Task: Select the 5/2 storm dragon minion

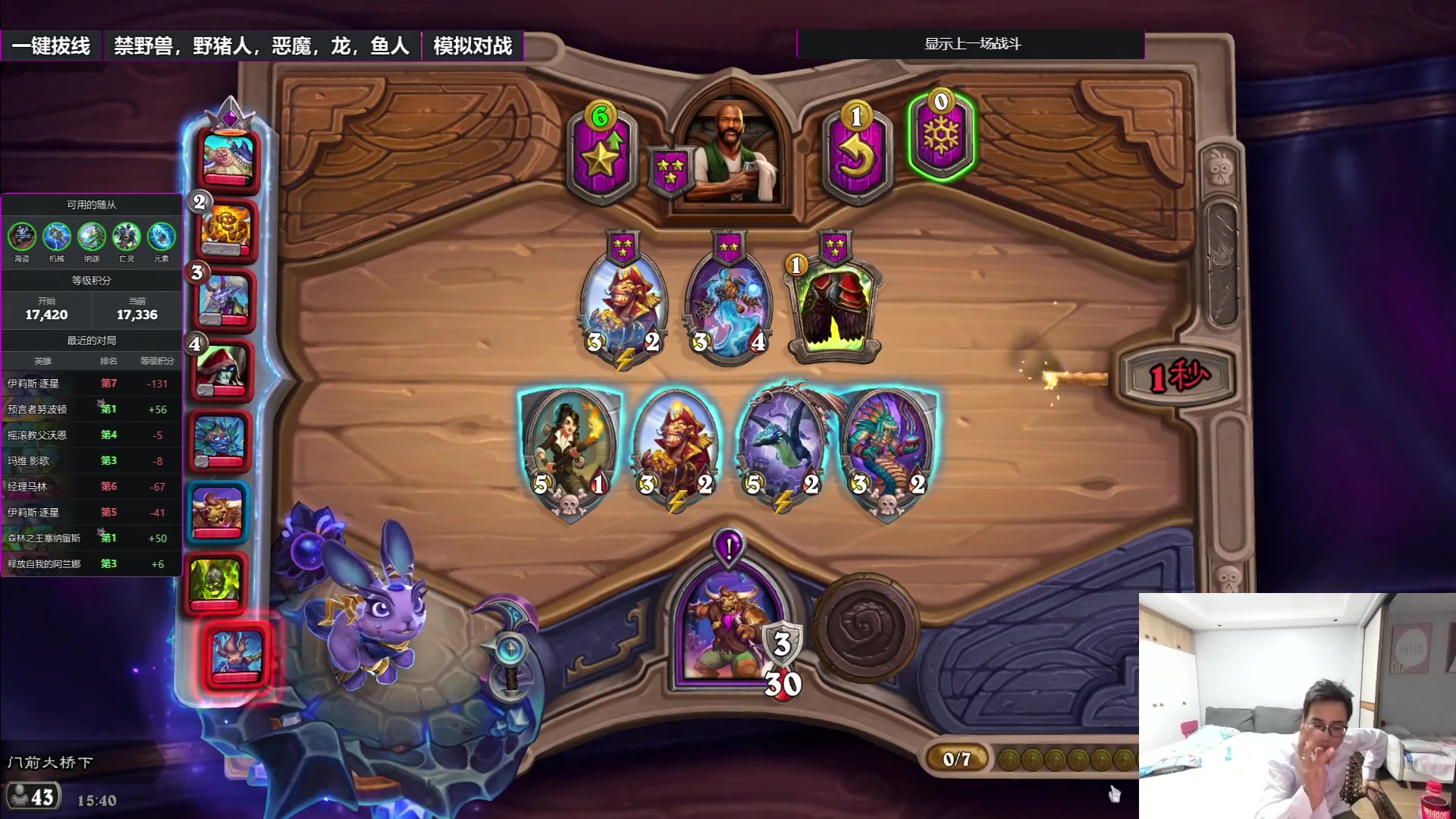Action: click(x=782, y=447)
